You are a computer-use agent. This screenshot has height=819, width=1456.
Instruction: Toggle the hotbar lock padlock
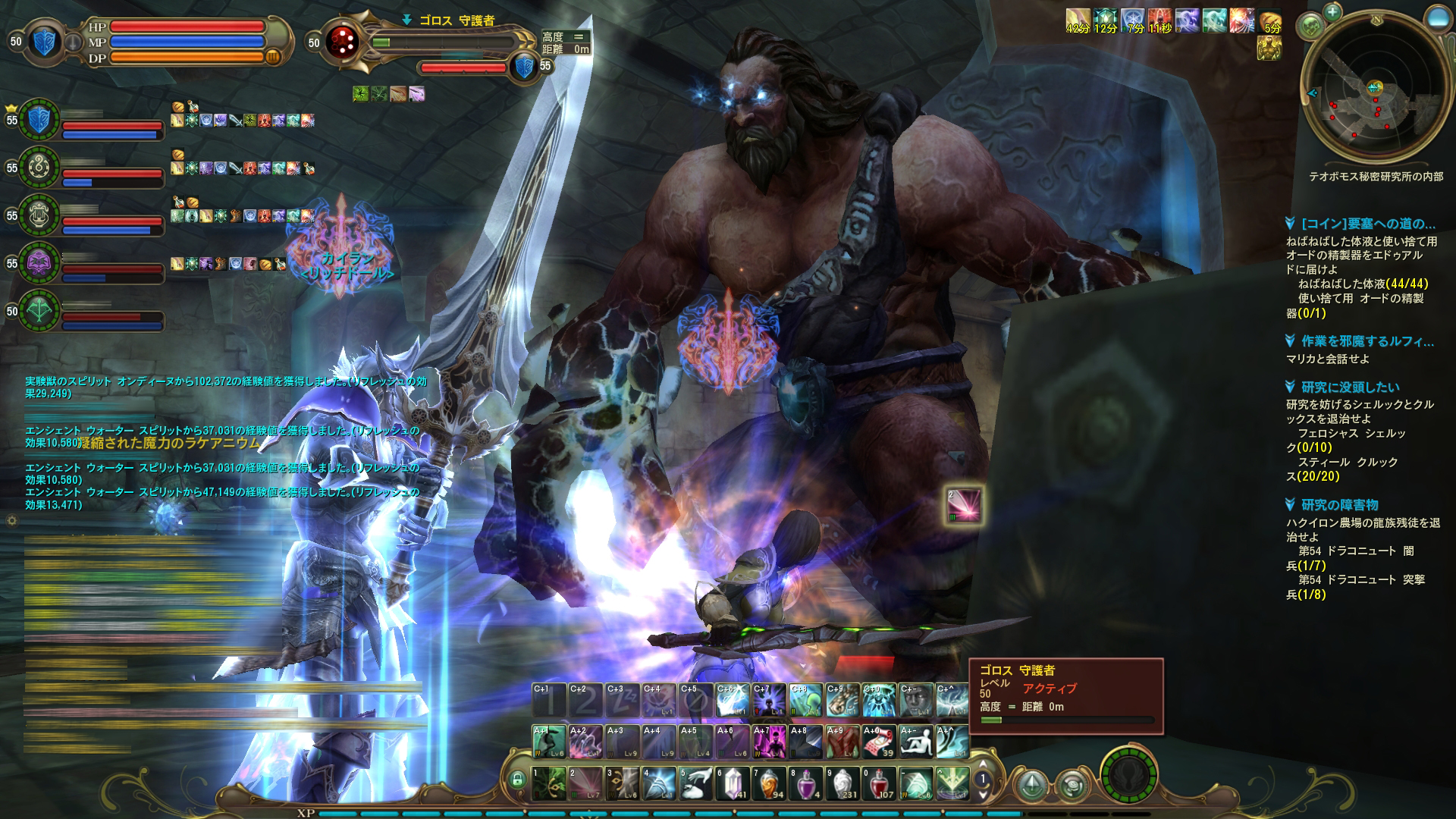518,779
